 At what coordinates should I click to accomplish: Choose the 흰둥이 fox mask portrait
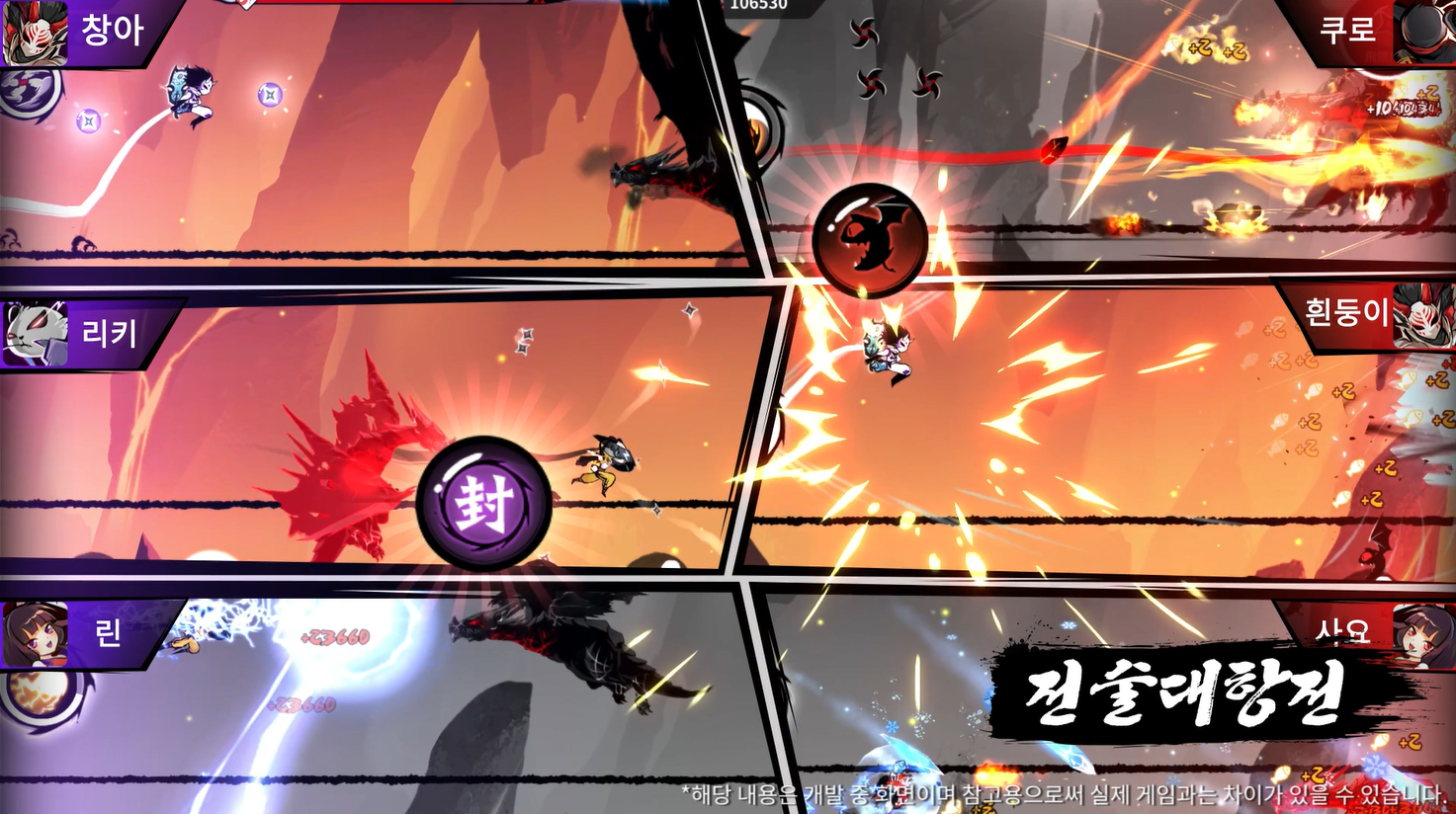click(1423, 314)
